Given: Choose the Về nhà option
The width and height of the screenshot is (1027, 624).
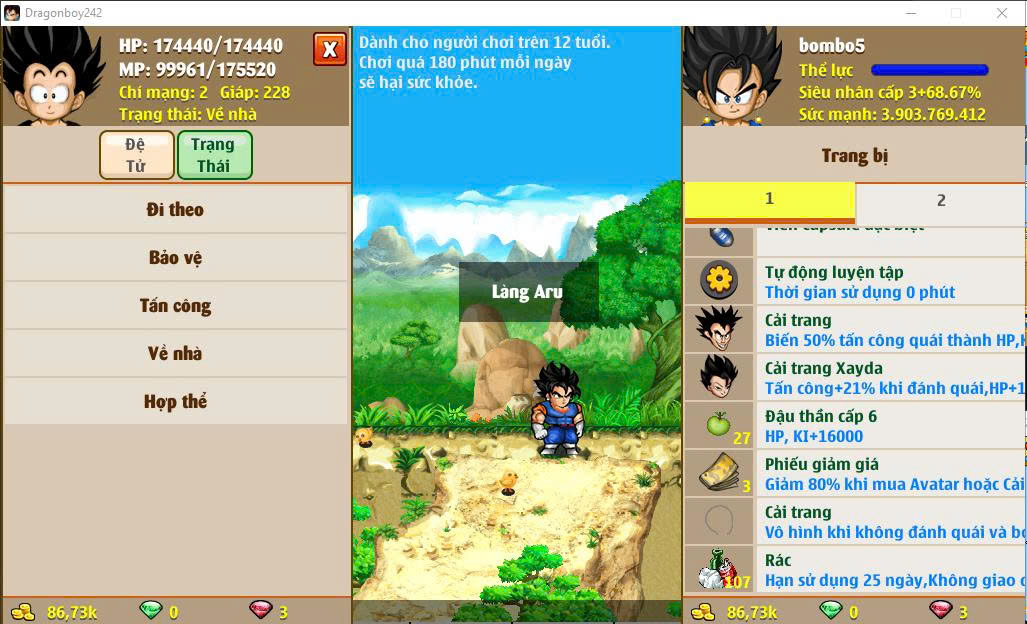Looking at the screenshot, I should 176,353.
